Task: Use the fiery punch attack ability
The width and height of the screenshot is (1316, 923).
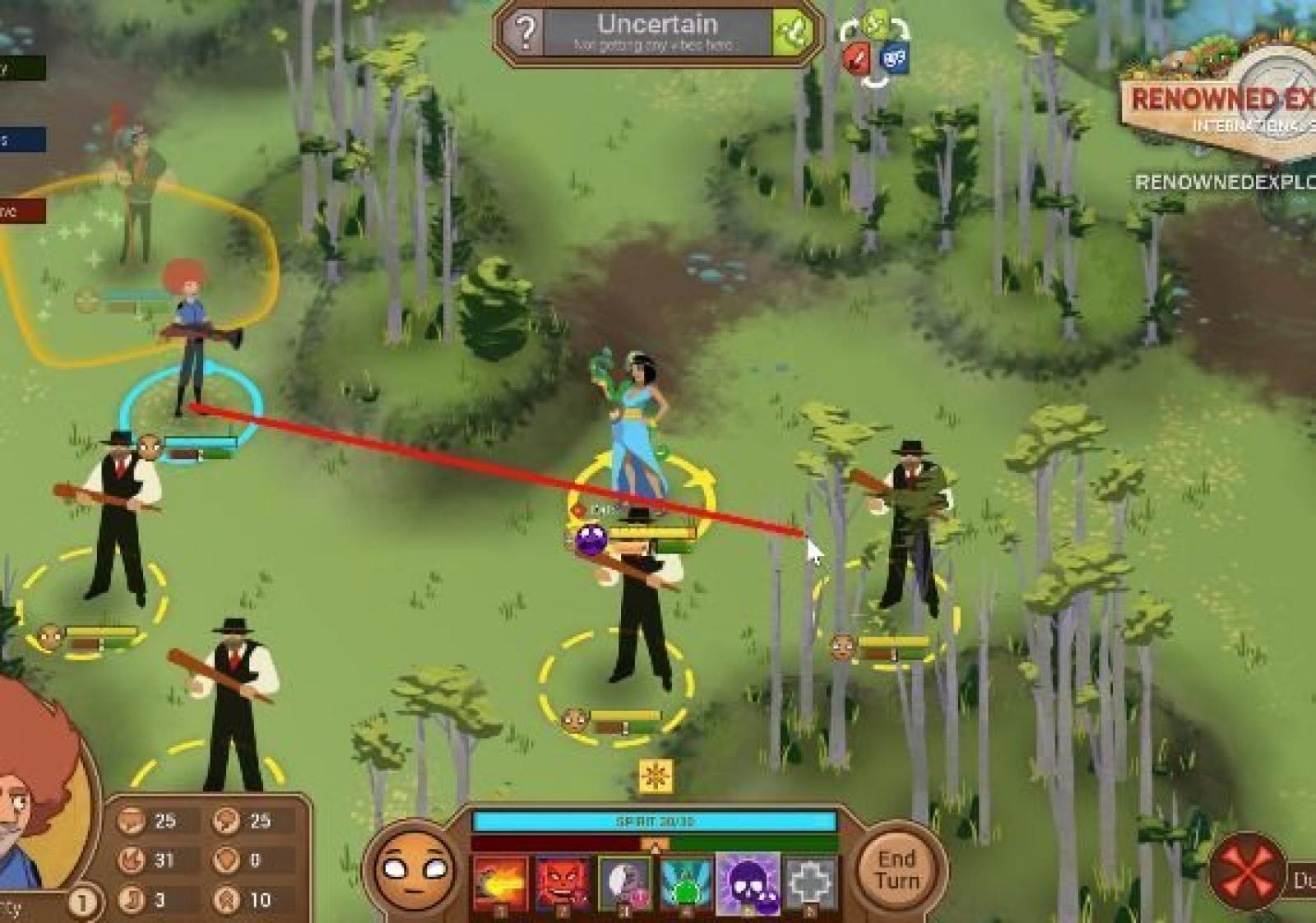Action: (500, 884)
